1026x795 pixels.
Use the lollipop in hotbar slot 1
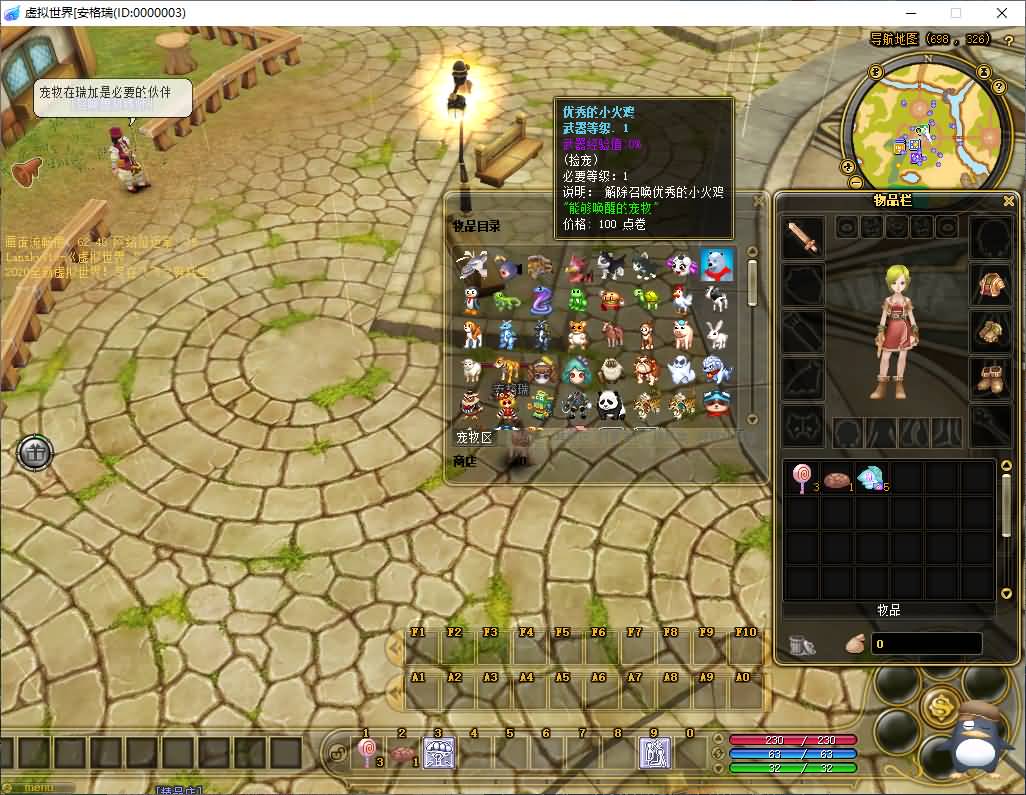(367, 753)
